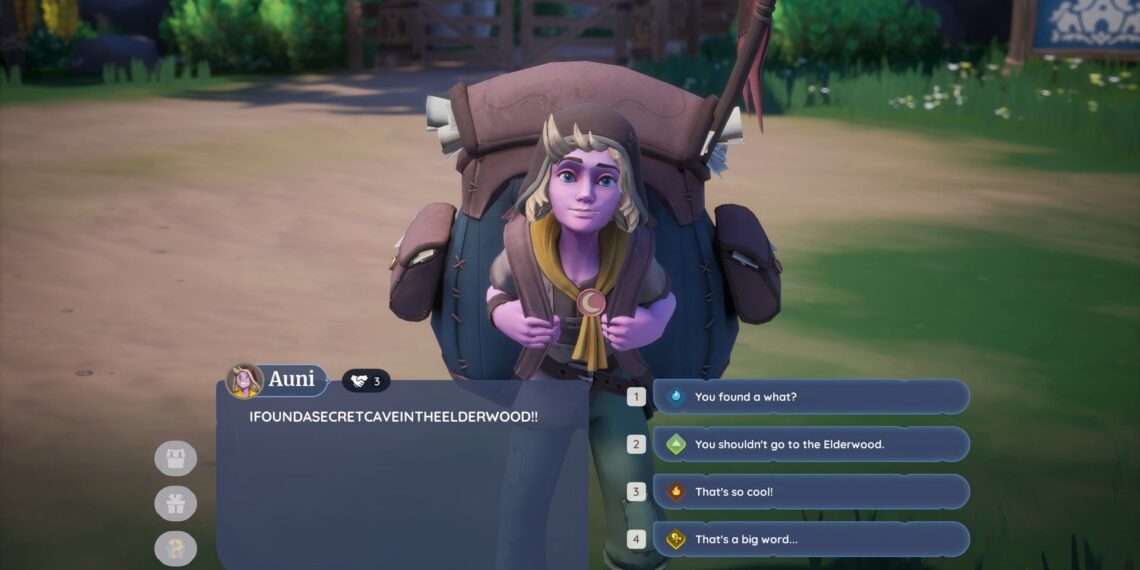Select "You shouldn't go to the Elderwood."
This screenshot has width=1140, height=570.
coord(810,444)
